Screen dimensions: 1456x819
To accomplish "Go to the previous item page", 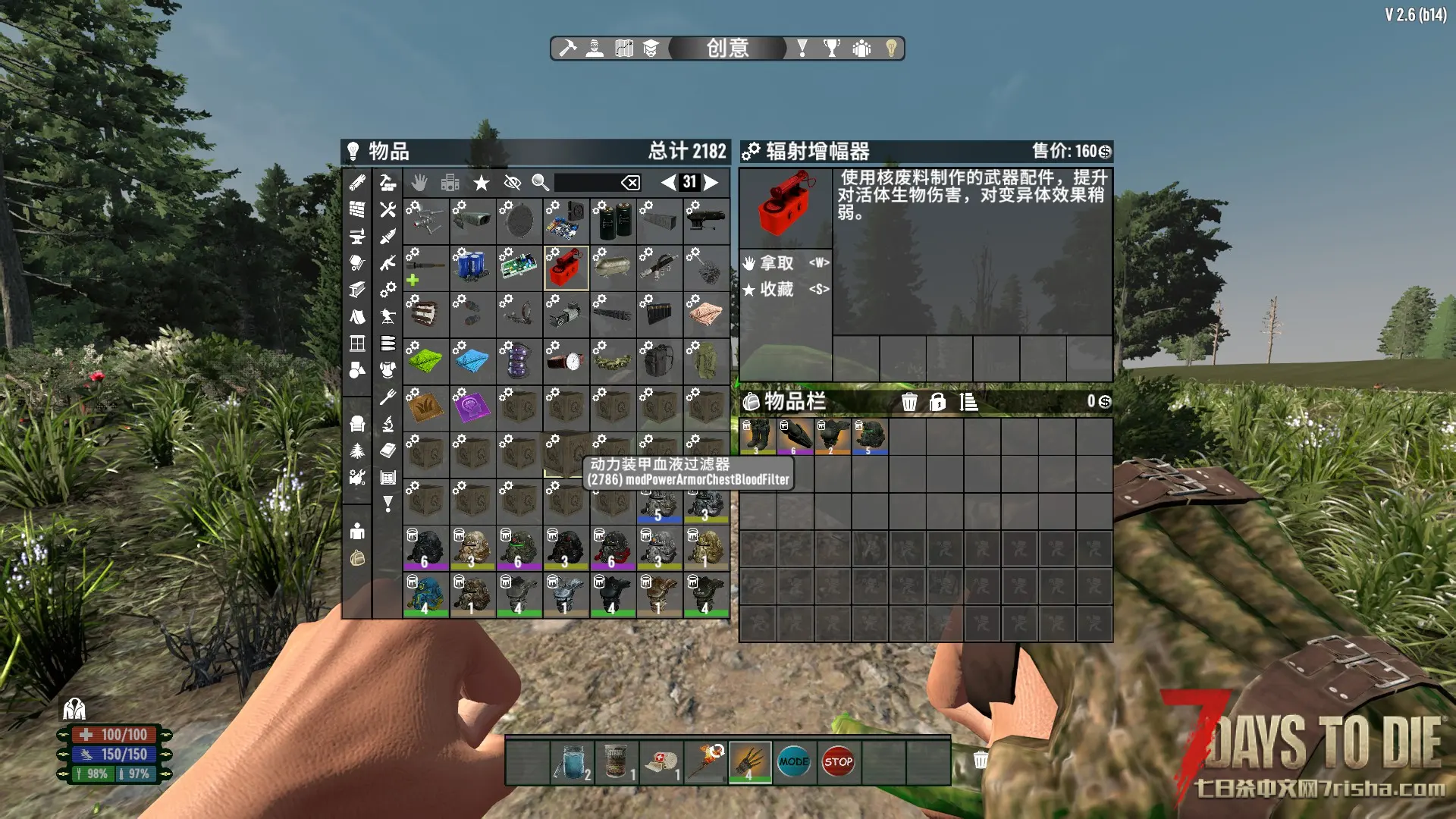I will [x=668, y=182].
